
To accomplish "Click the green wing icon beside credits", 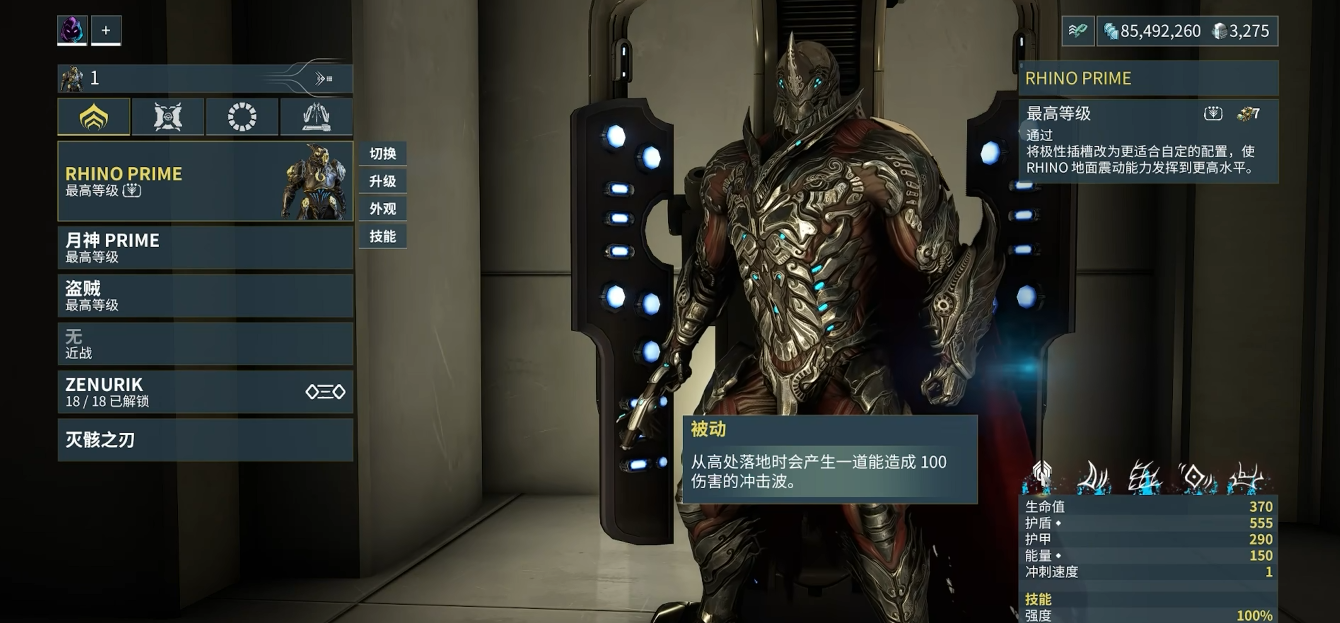I will click(x=1078, y=31).
